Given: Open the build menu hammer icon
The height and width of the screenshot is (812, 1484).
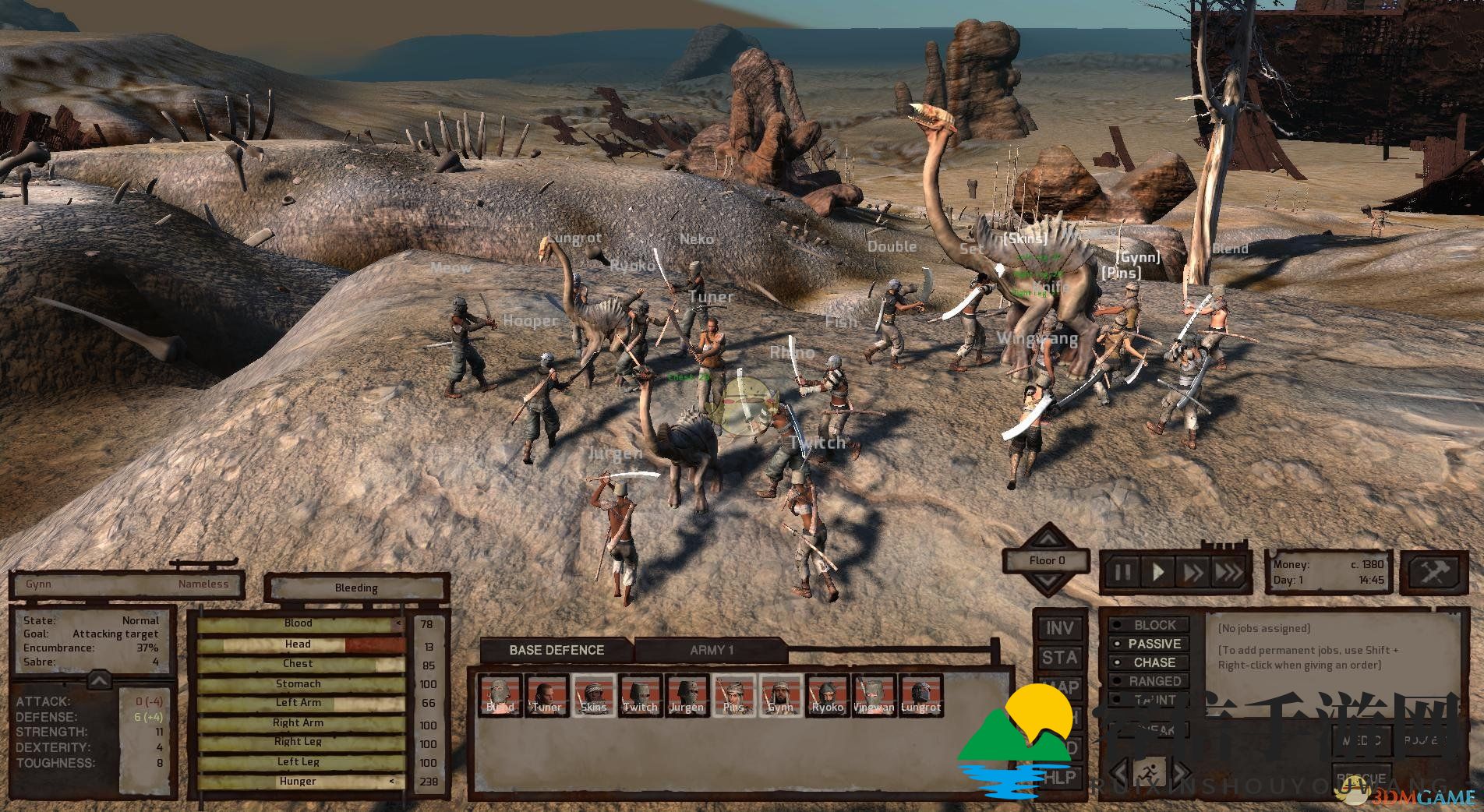Looking at the screenshot, I should click(1433, 572).
